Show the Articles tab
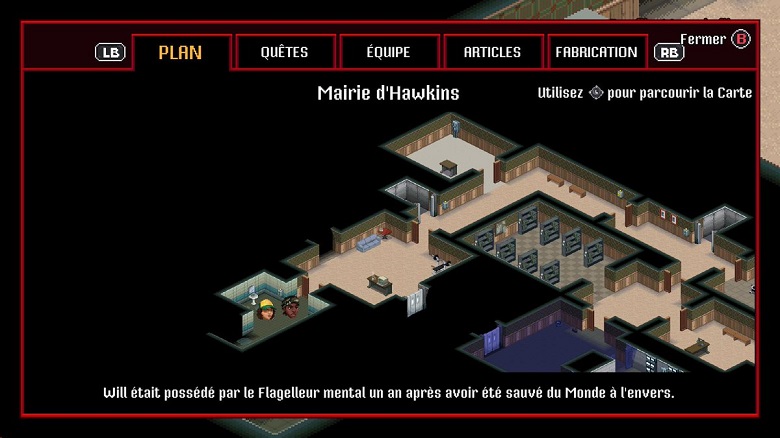The image size is (780, 438). click(x=492, y=52)
